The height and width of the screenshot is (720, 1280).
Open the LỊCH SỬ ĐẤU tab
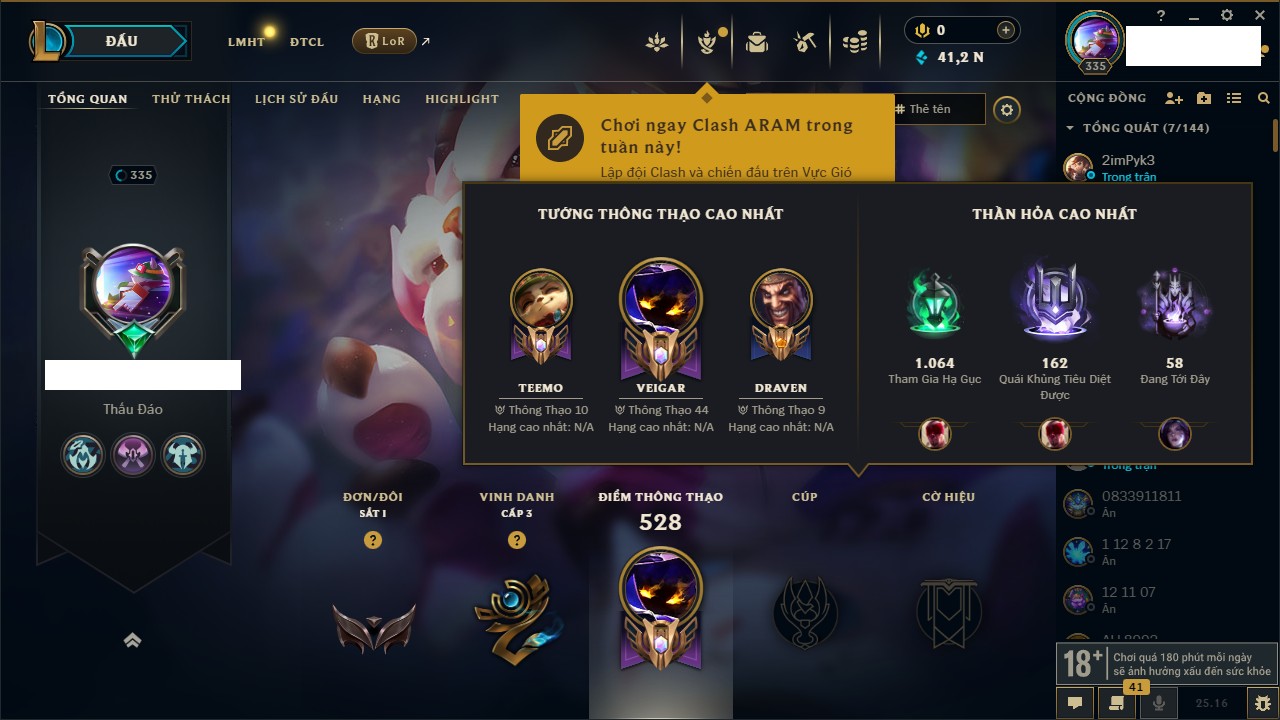[x=296, y=99]
